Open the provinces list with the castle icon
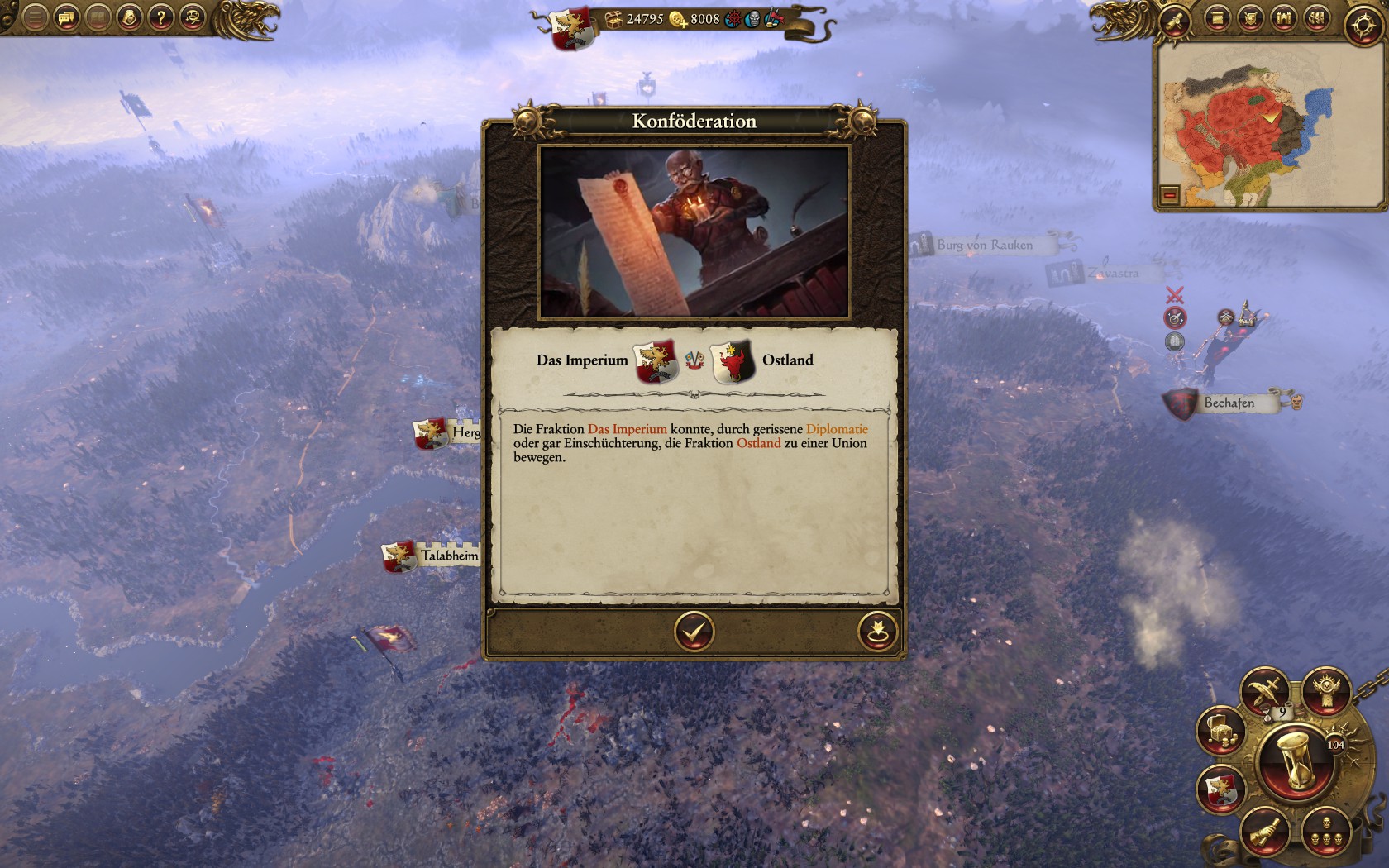Screen dimensions: 1389x868 (x=1282, y=18)
